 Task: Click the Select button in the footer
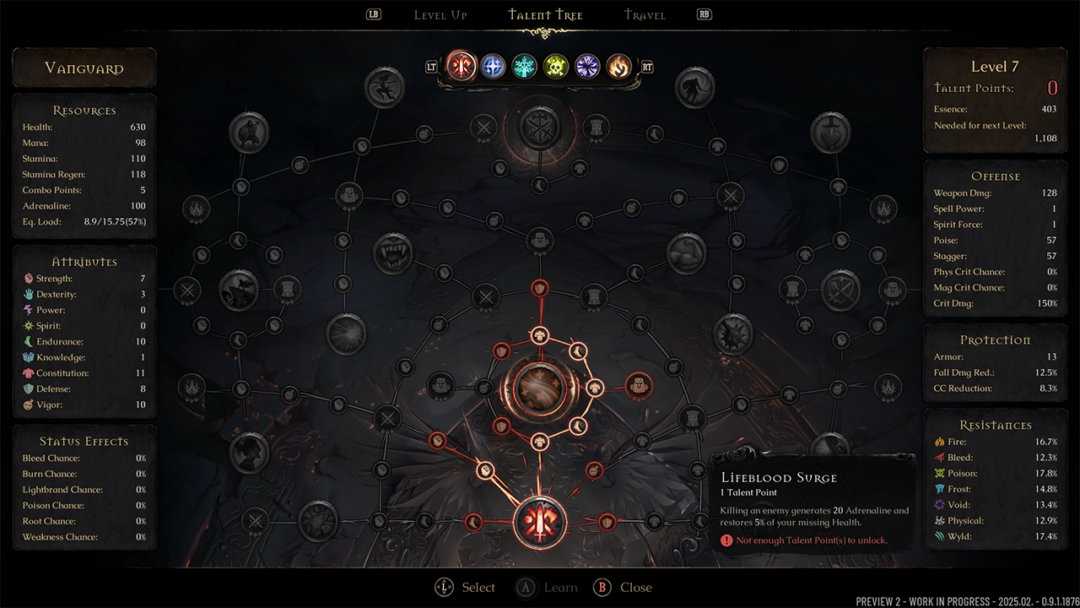click(465, 587)
